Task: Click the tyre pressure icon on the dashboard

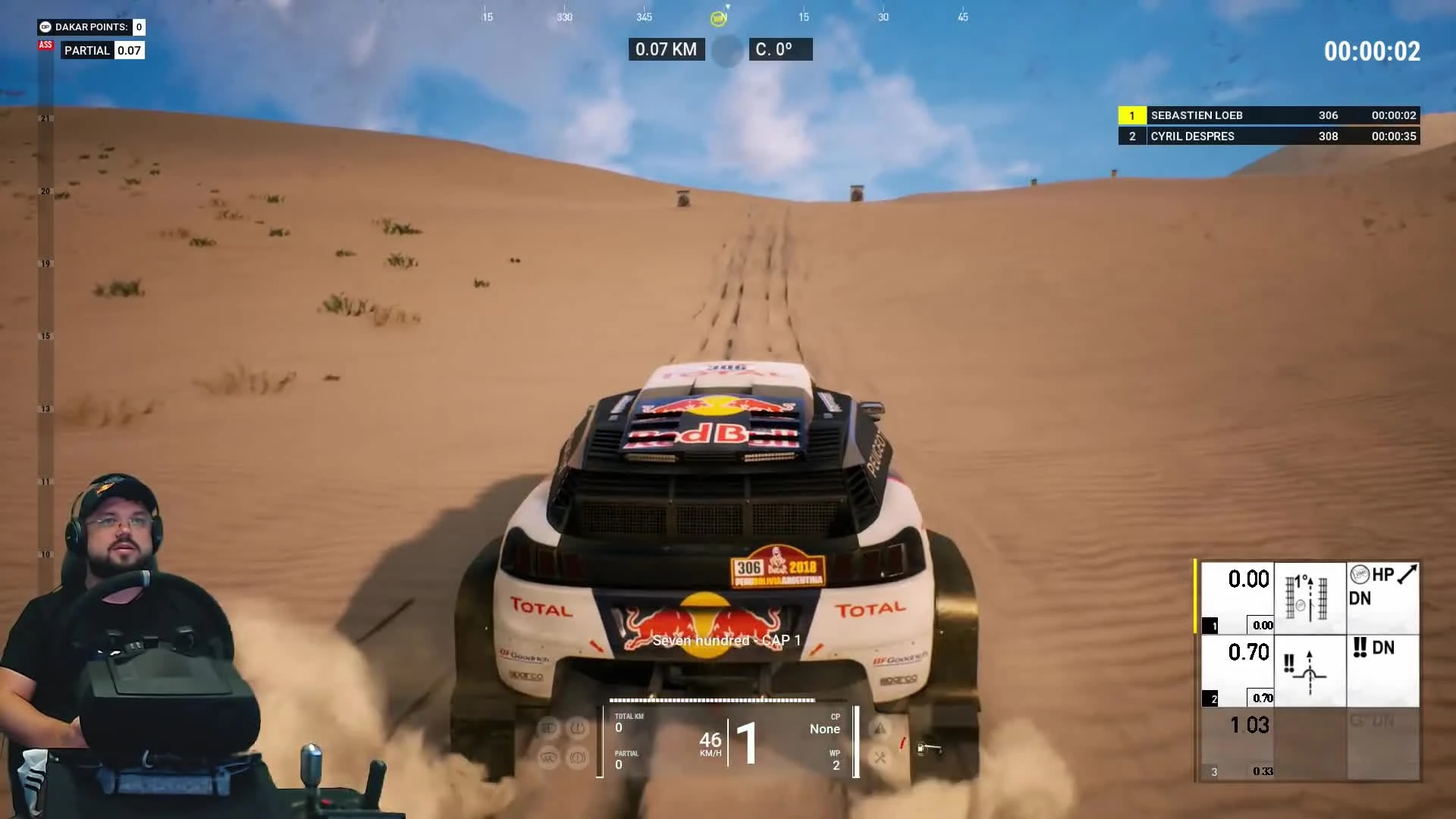Action: point(579,727)
